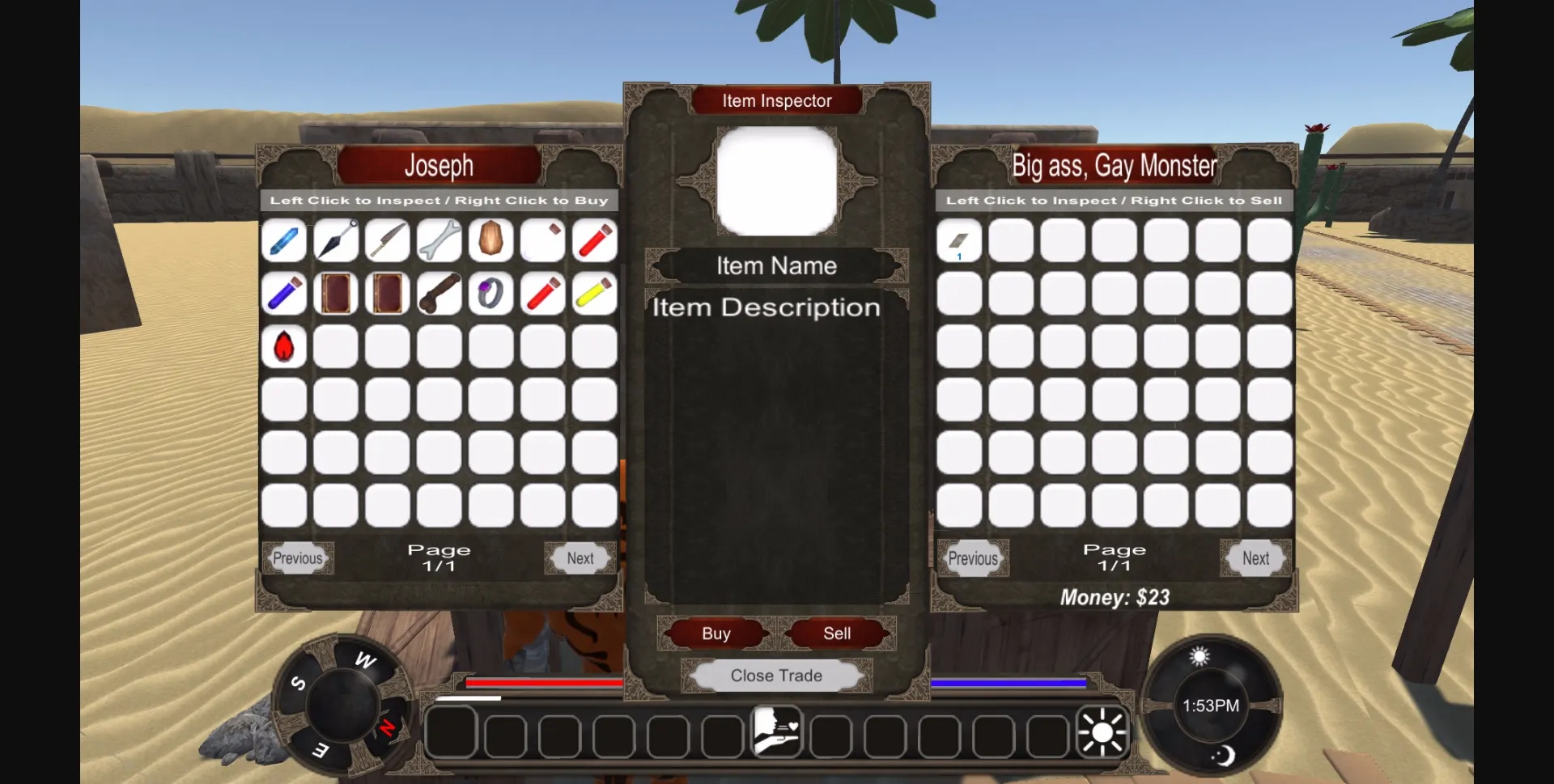
Task: Click the wooden club item
Action: [x=439, y=292]
